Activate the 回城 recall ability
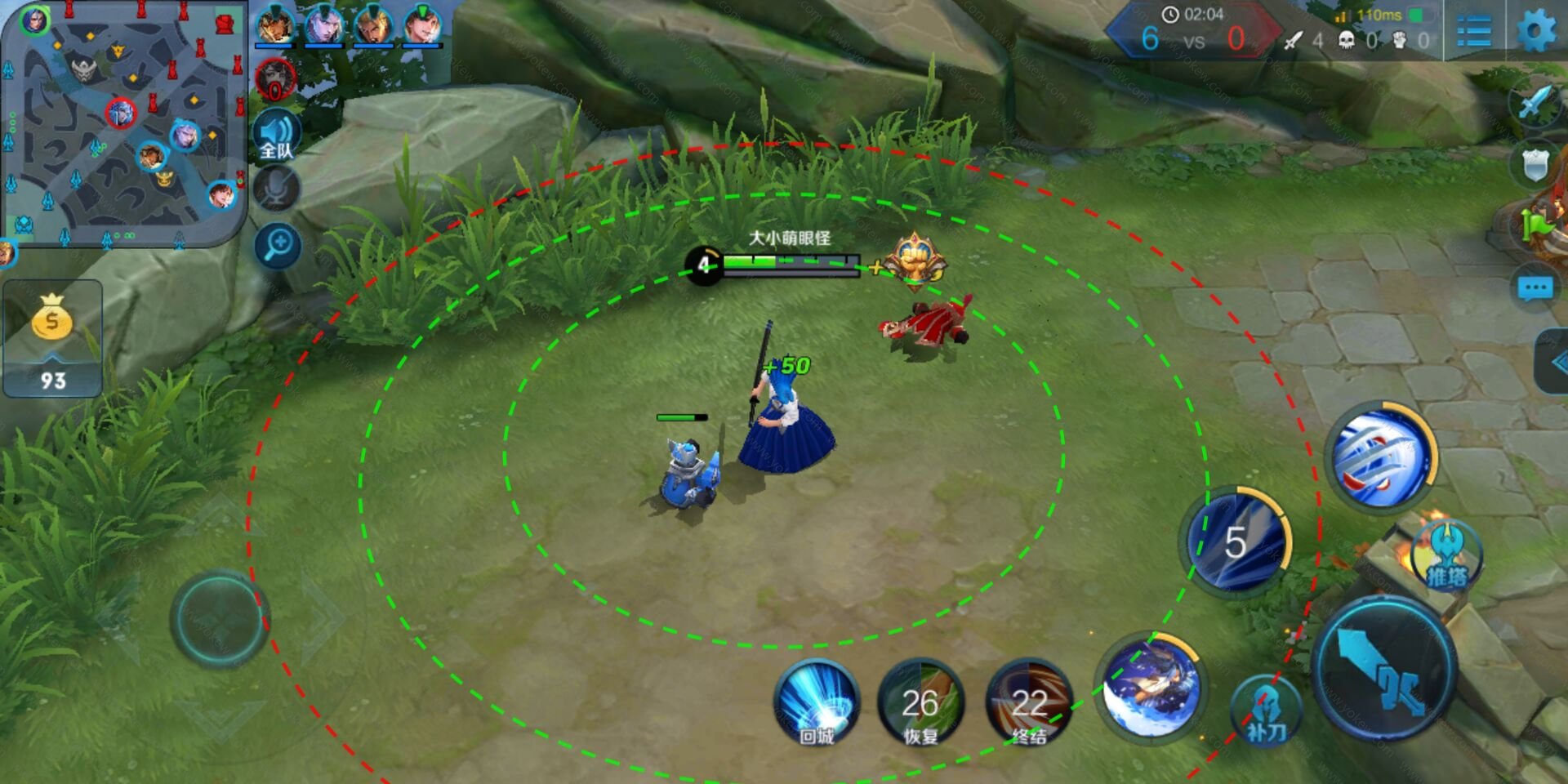Image resolution: width=1568 pixels, height=784 pixels. 817,704
